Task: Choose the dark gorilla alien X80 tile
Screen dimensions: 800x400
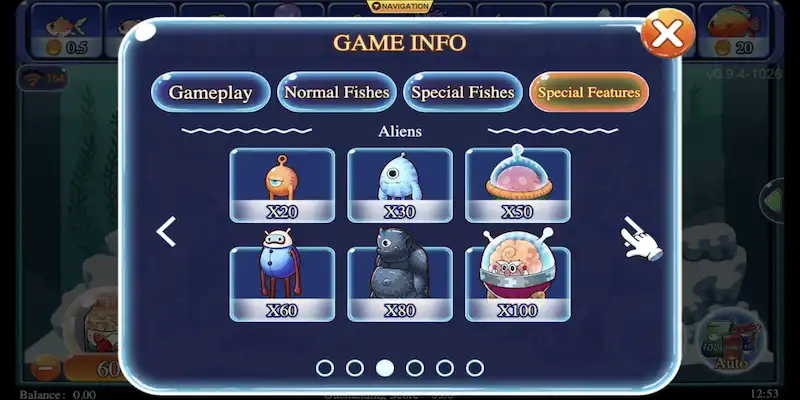Action: tap(400, 284)
